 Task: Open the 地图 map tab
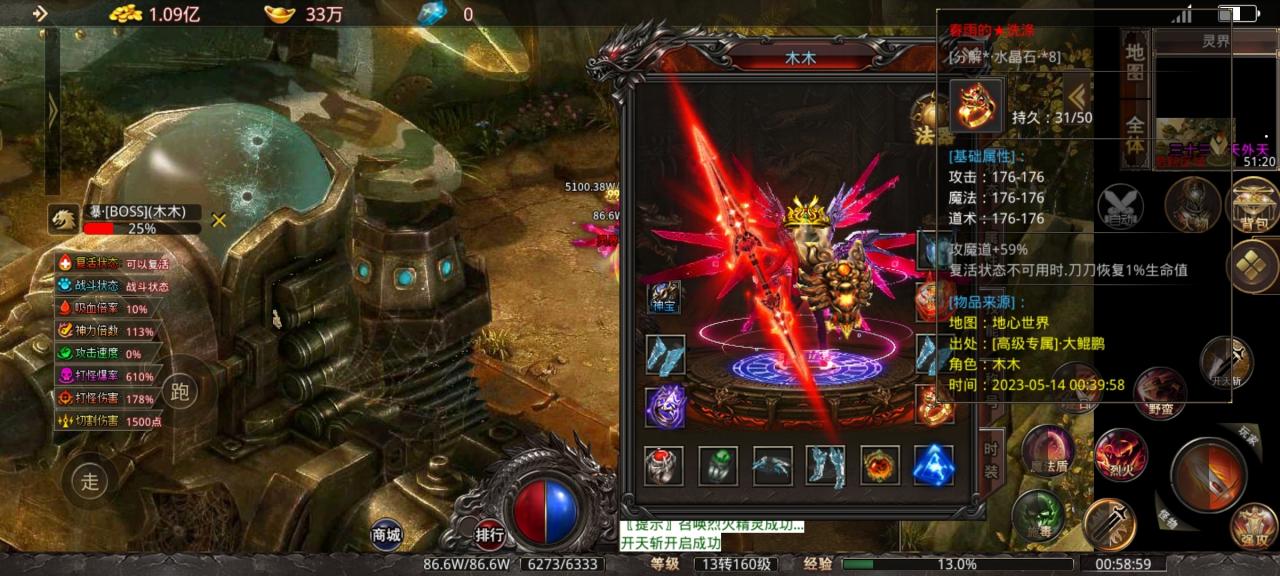(x=1134, y=62)
